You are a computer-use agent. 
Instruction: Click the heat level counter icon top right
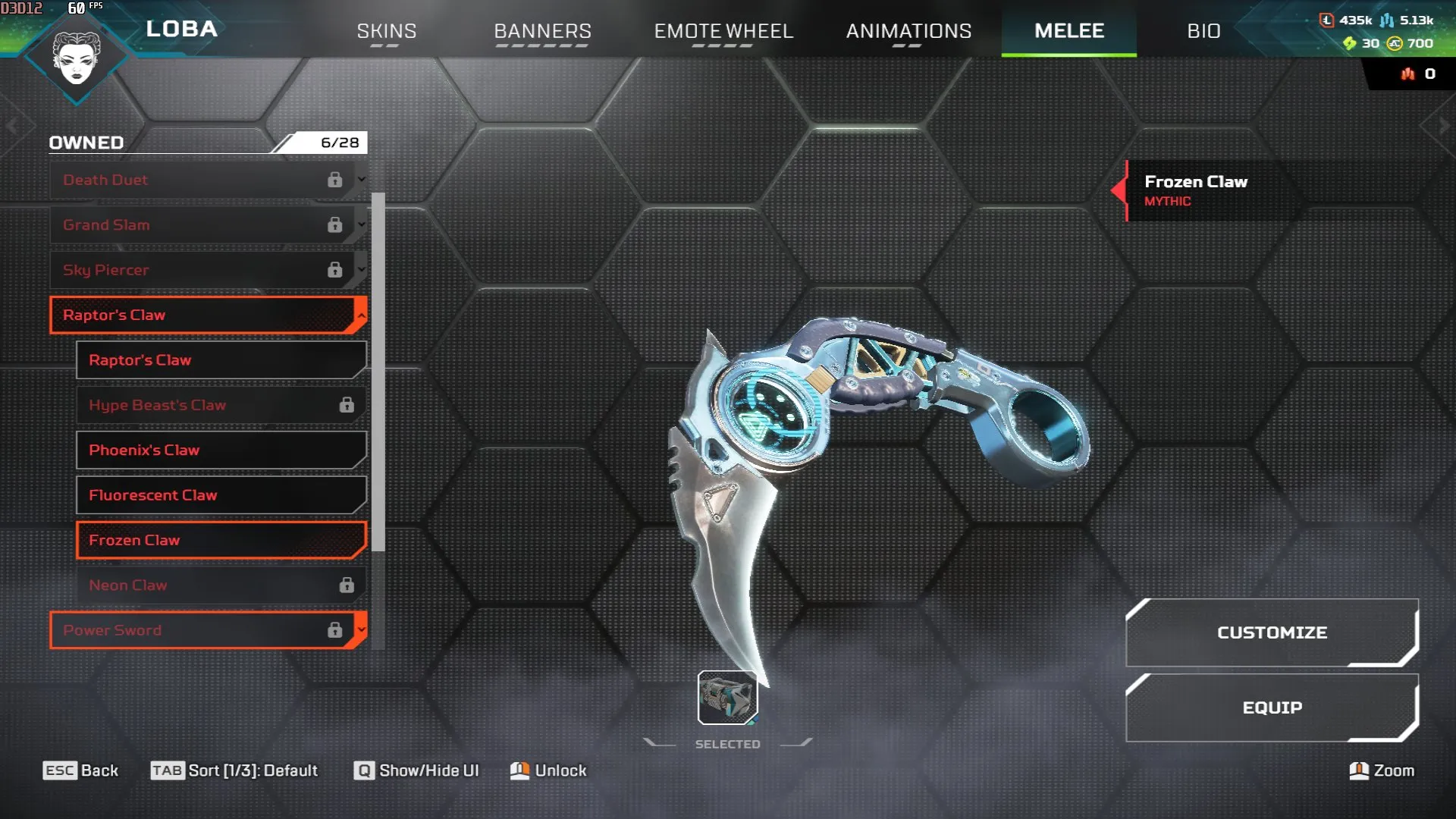[1407, 74]
